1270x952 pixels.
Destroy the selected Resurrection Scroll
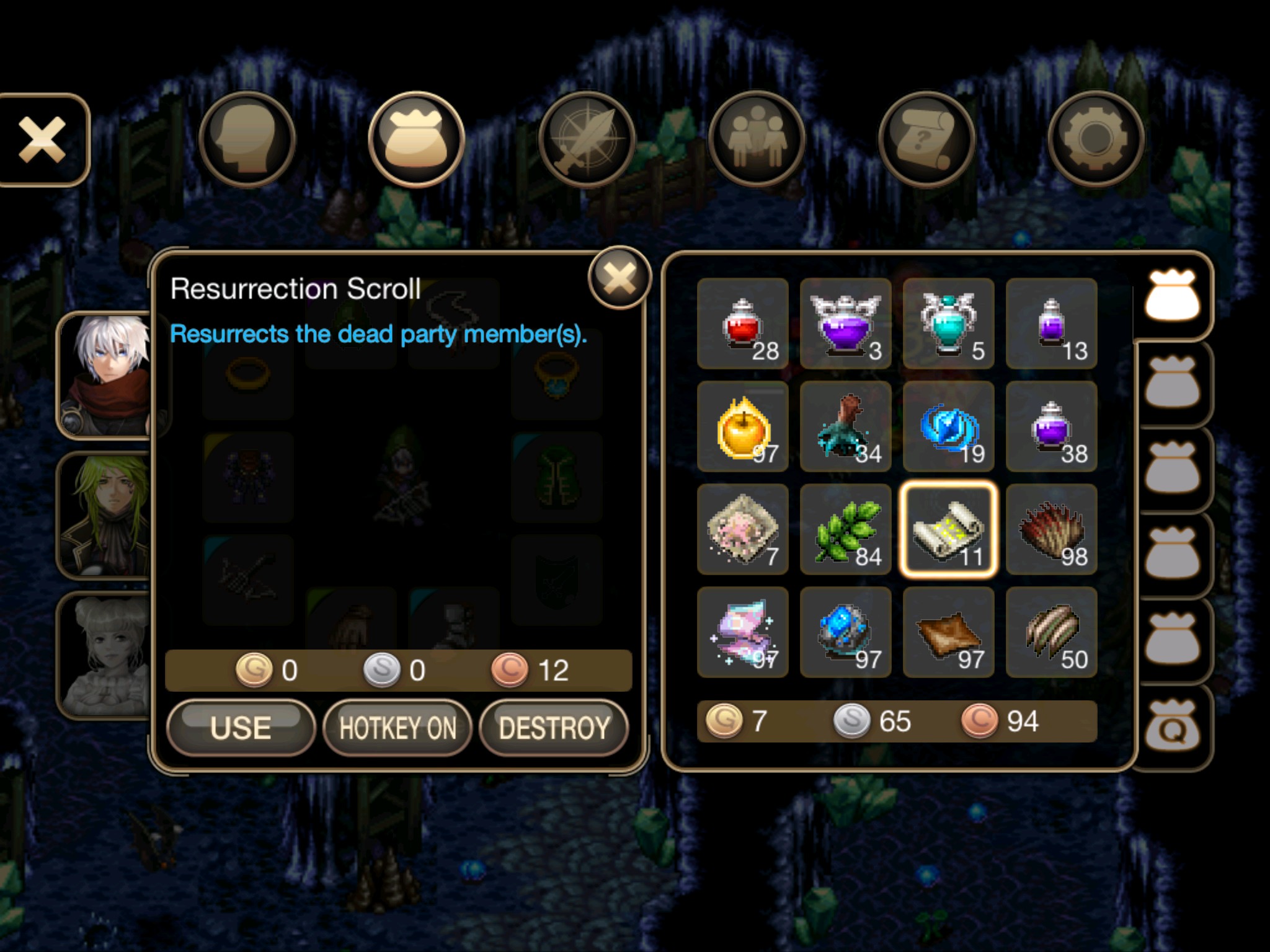[554, 727]
